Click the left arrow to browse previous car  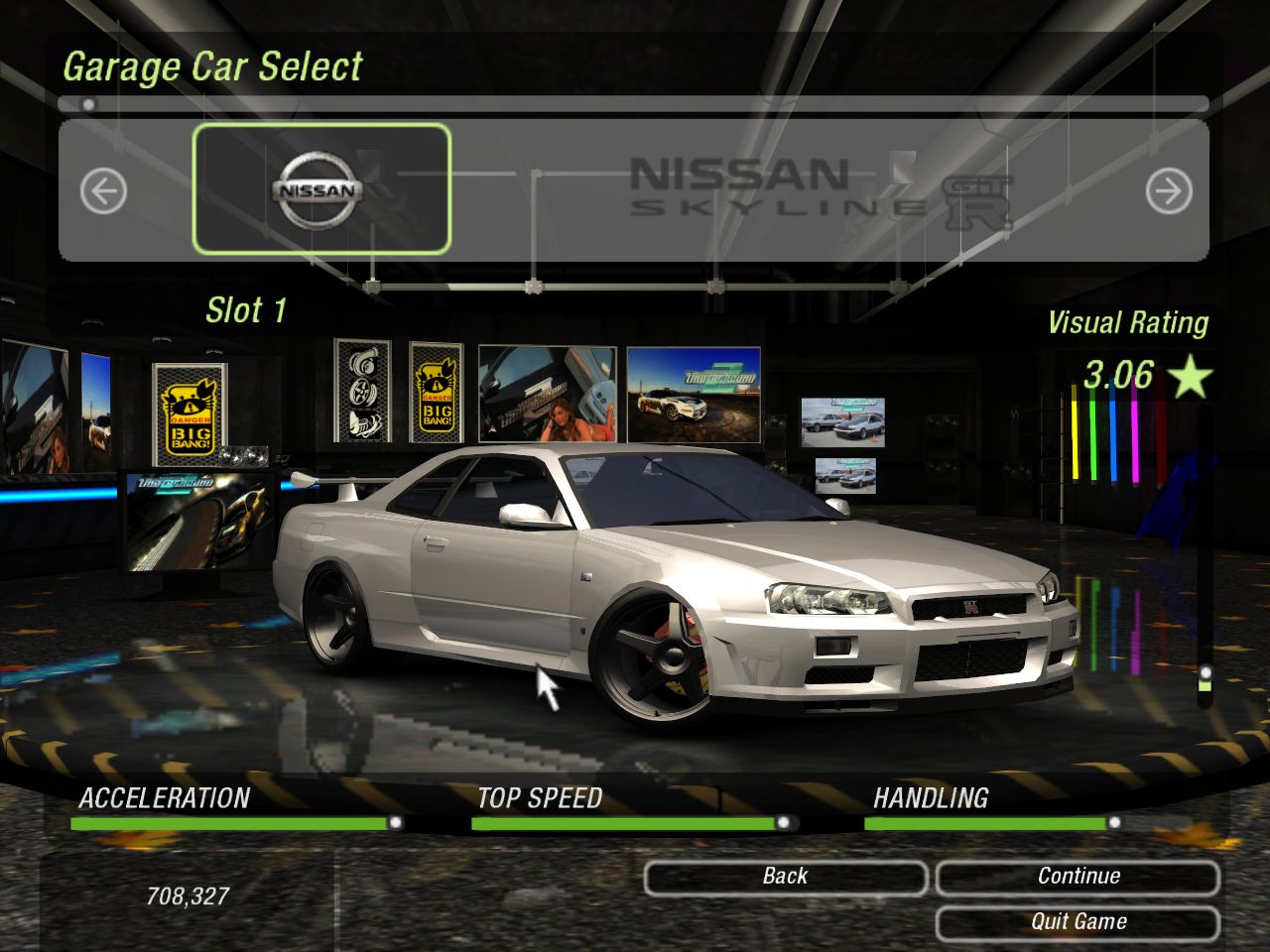click(x=103, y=191)
